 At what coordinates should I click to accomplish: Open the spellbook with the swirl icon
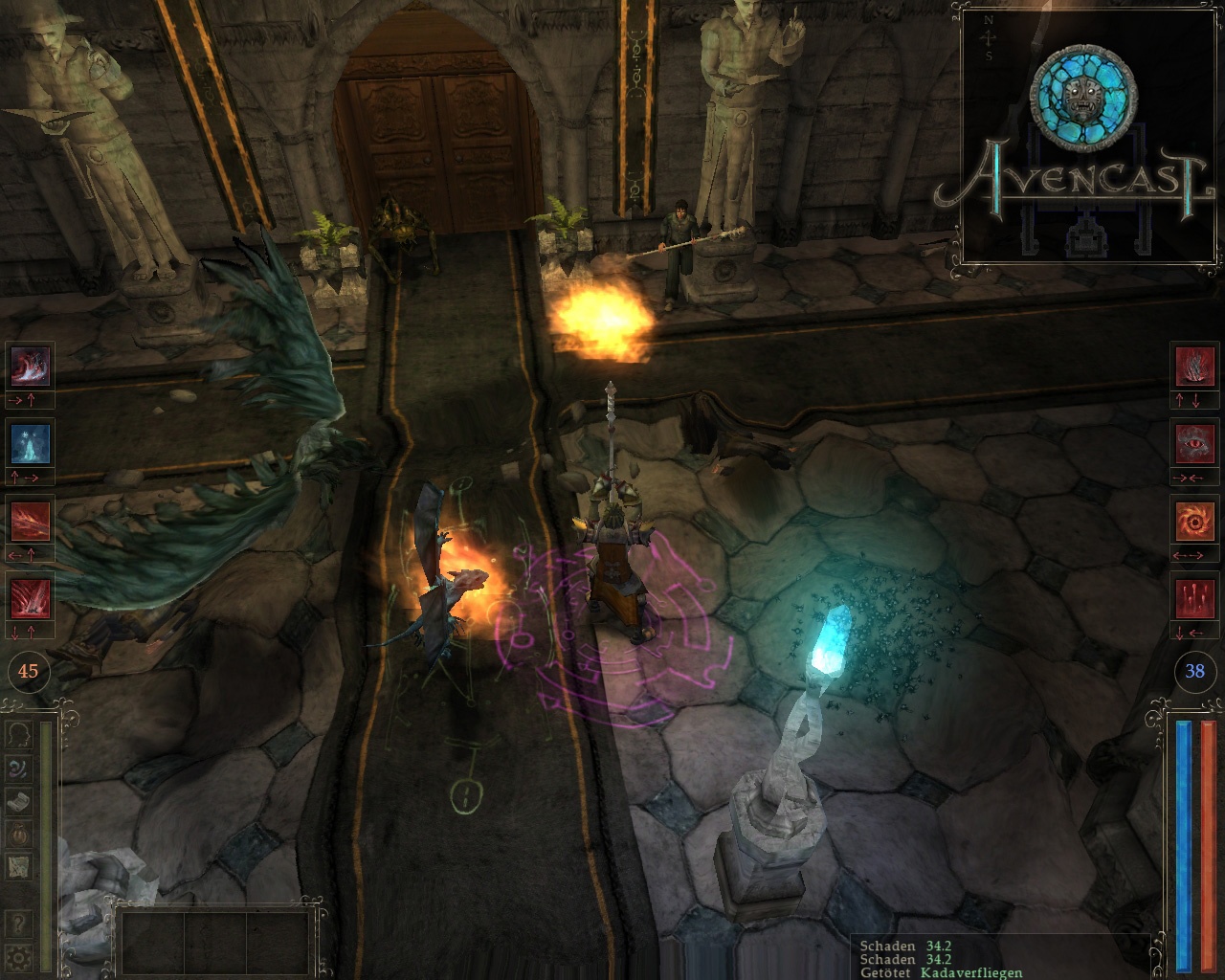(x=17, y=768)
